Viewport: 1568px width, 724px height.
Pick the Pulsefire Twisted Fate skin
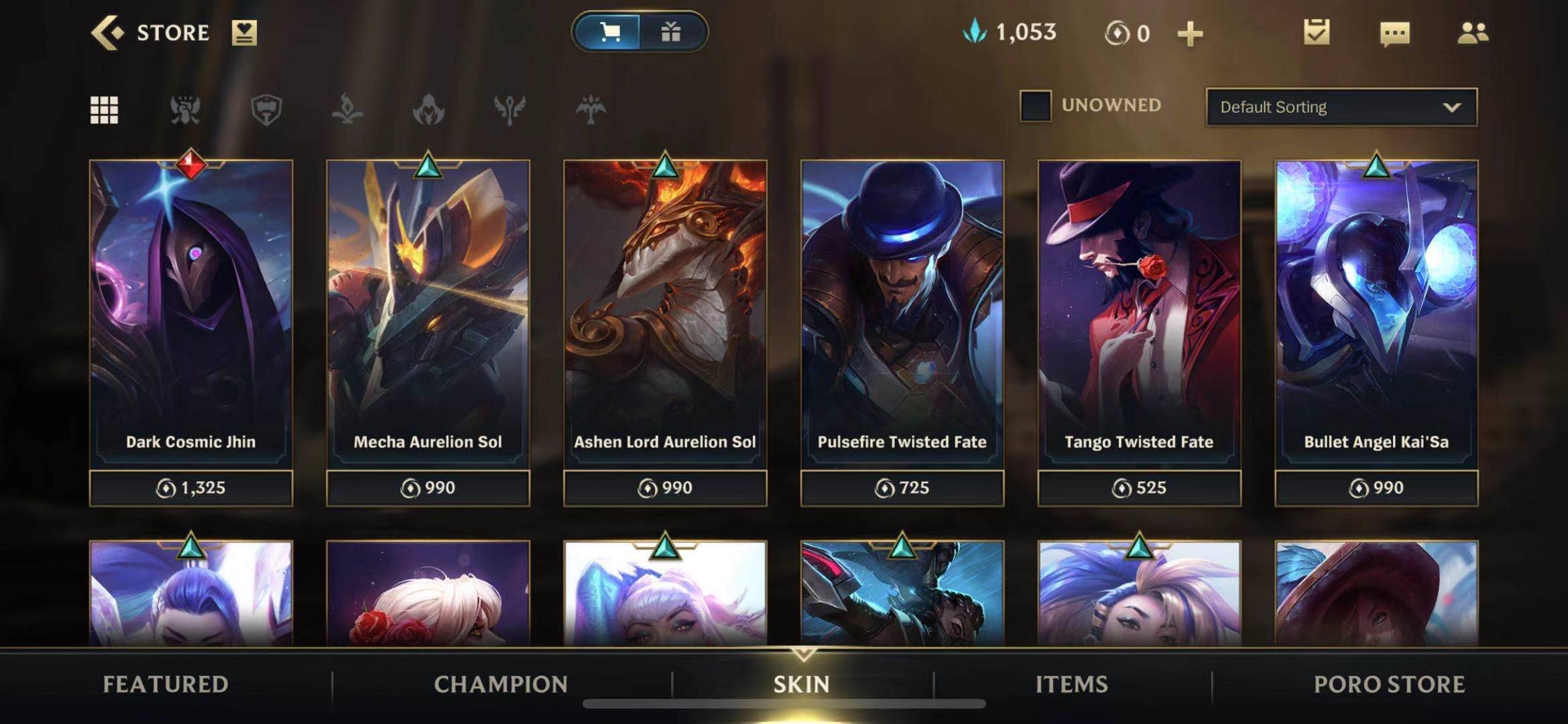[x=902, y=315]
